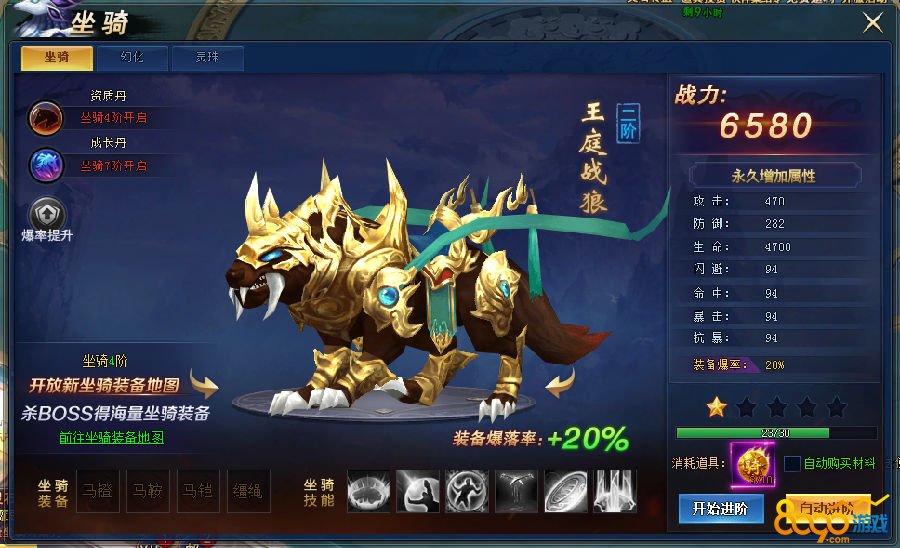900x548 pixels.
Task: Switch to the 幻化 tab
Action: tap(132, 57)
